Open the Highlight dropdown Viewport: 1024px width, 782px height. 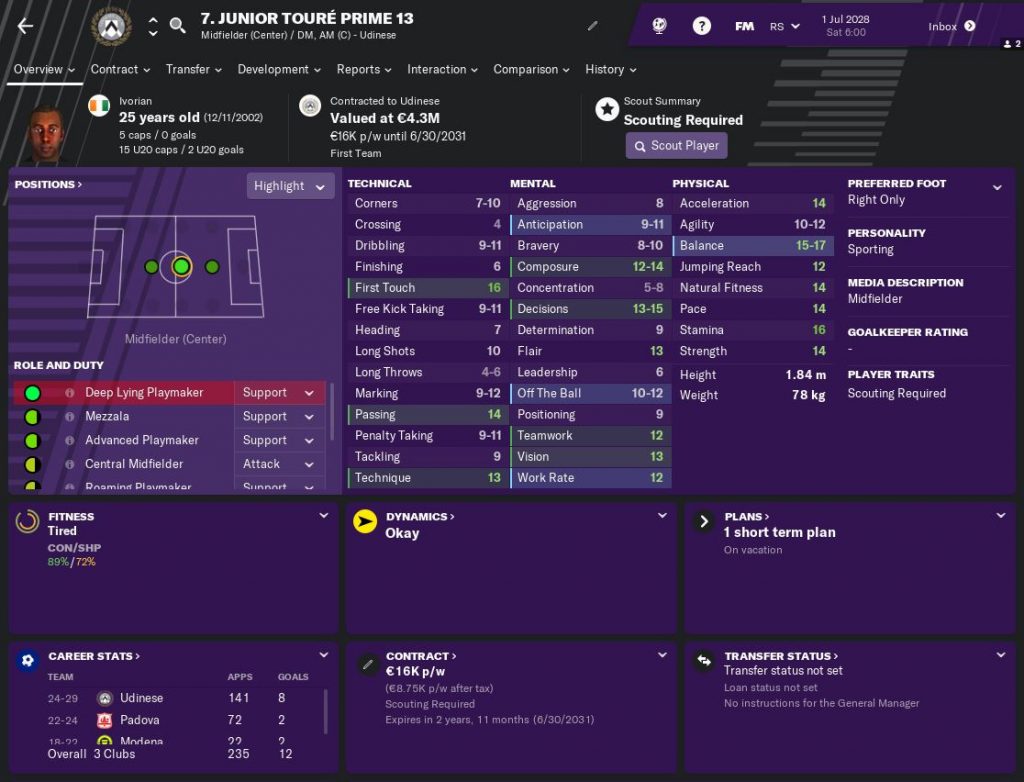(x=290, y=186)
